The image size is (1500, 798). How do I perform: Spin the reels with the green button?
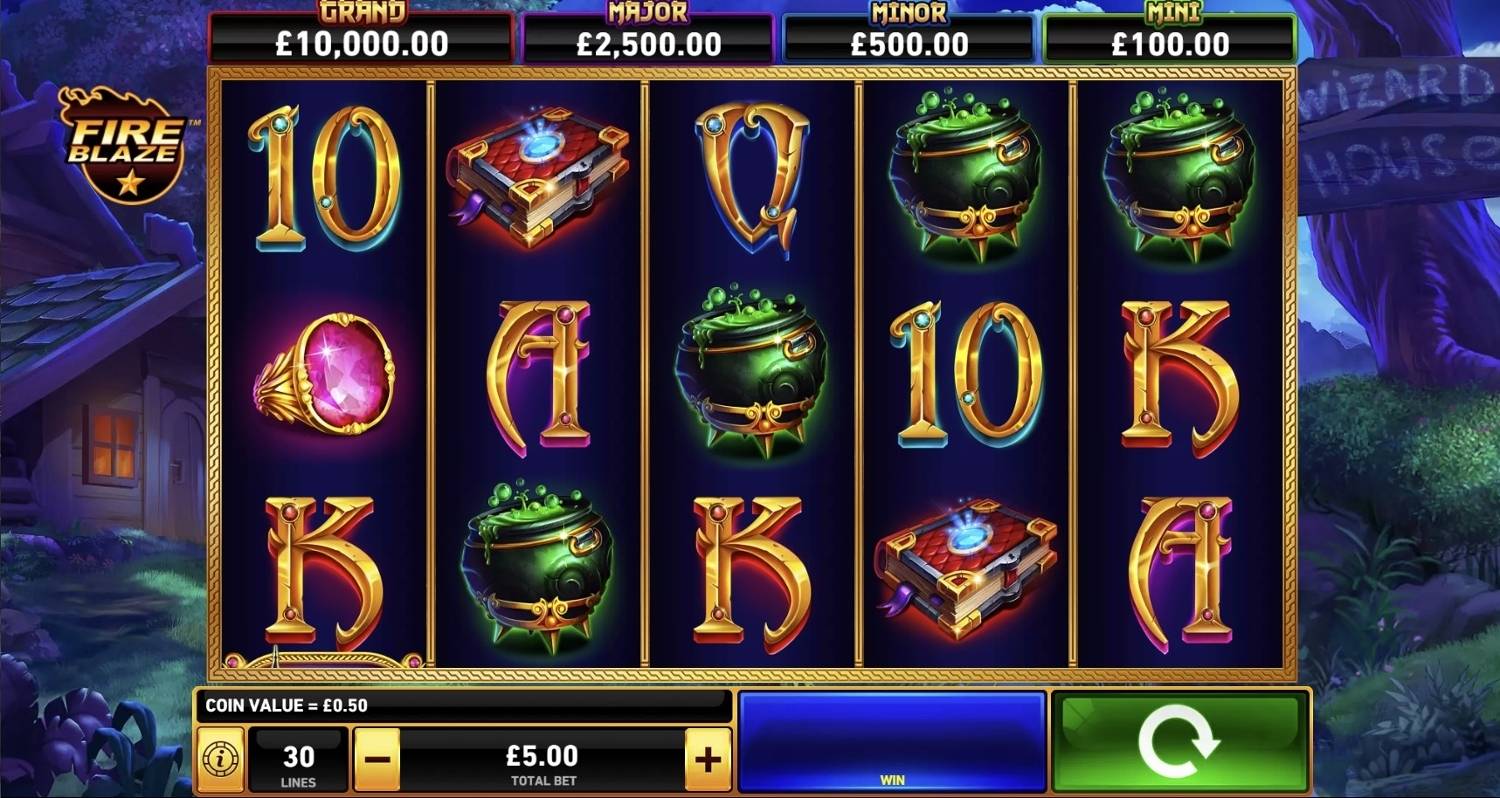(1180, 742)
